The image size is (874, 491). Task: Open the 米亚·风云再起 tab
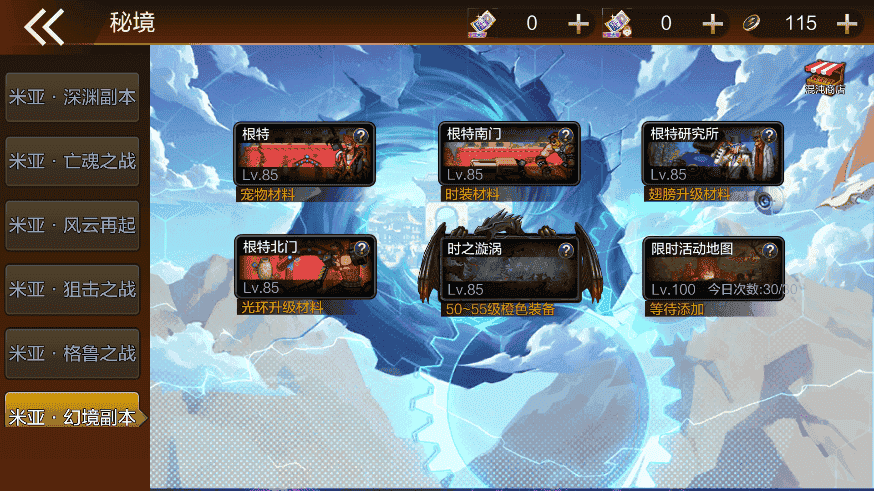pyautogui.click(x=71, y=225)
